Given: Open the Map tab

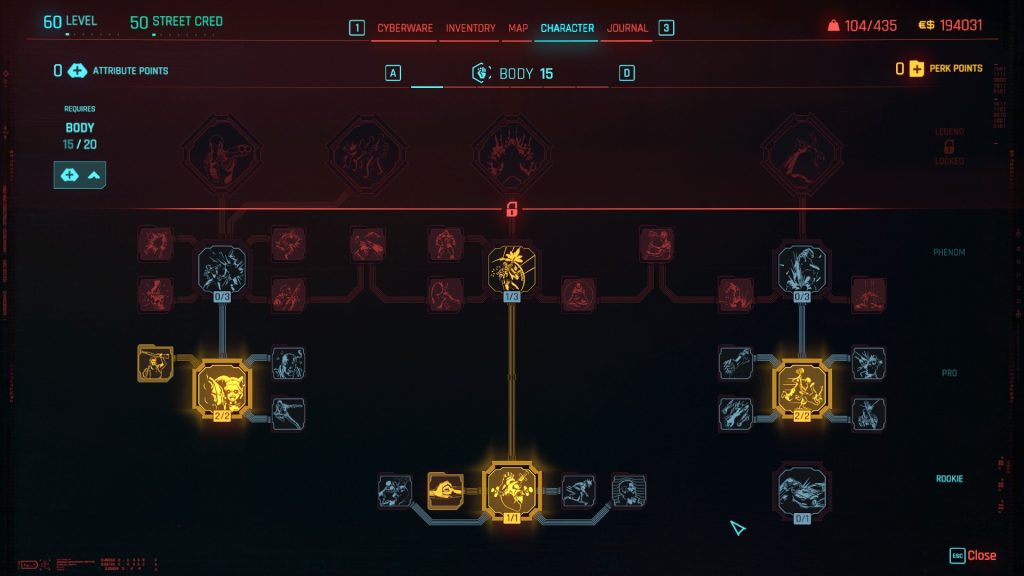Looking at the screenshot, I should click(518, 28).
